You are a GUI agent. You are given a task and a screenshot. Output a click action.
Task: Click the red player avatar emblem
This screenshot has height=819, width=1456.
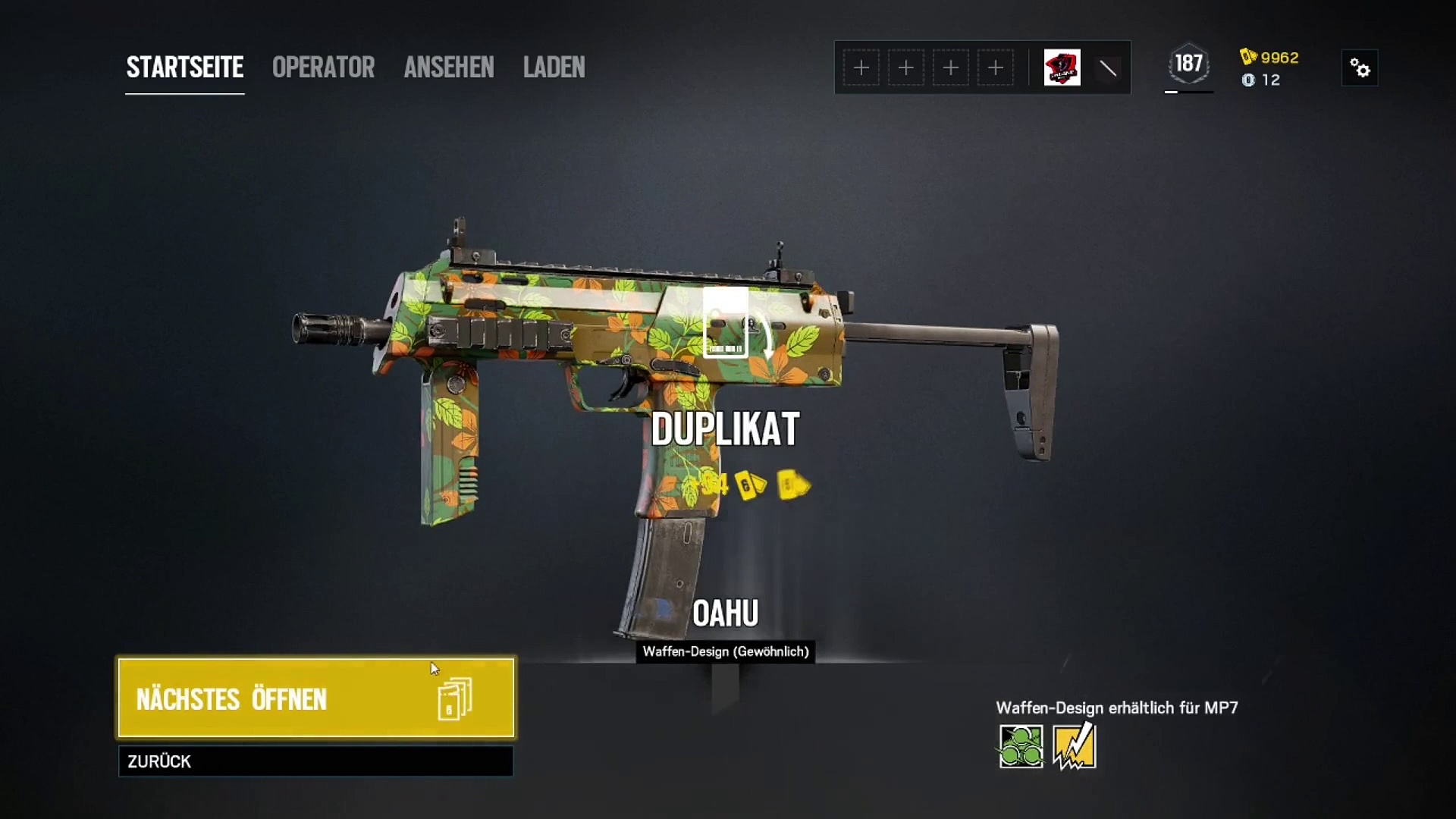coord(1062,68)
